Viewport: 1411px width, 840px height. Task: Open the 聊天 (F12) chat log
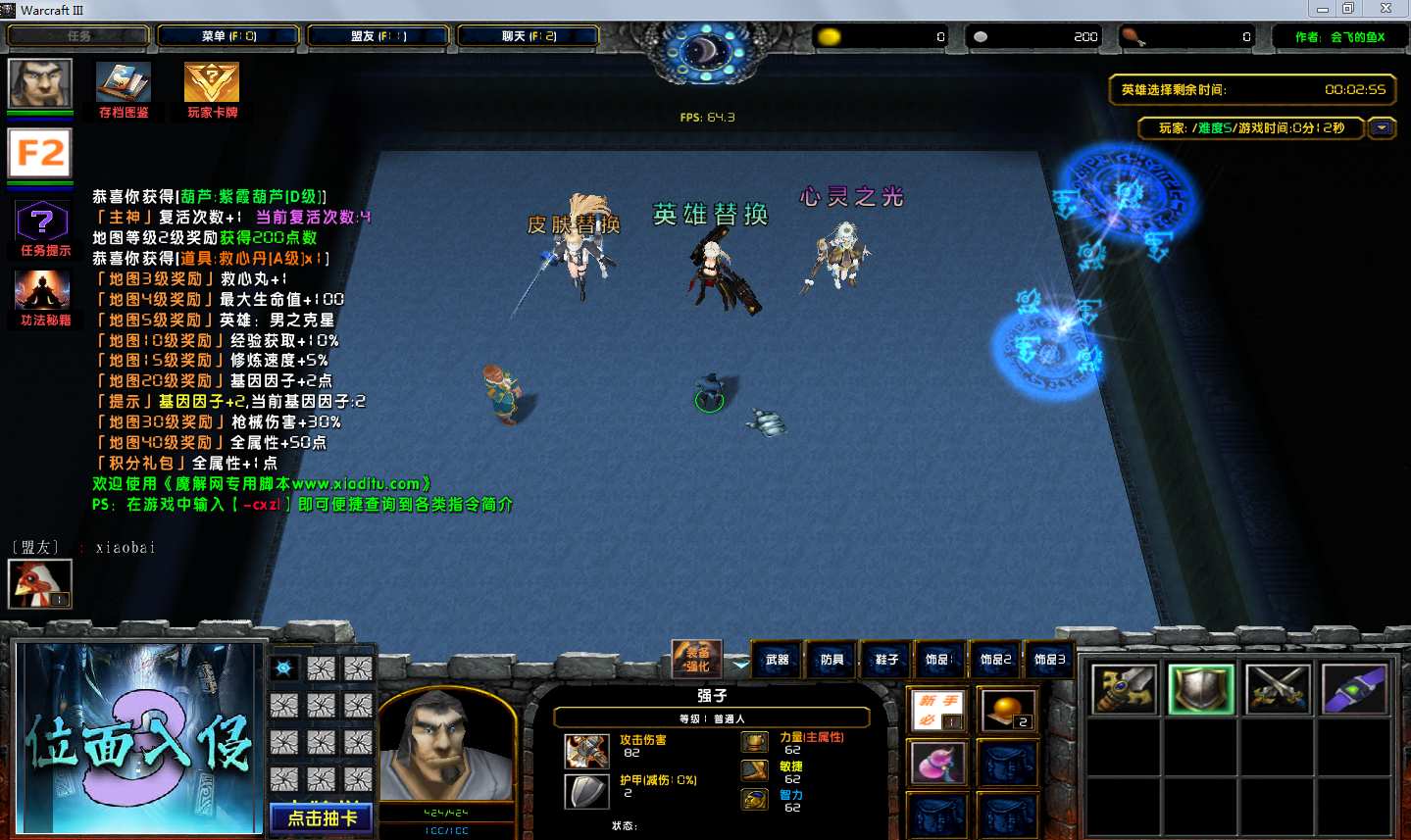click(529, 36)
